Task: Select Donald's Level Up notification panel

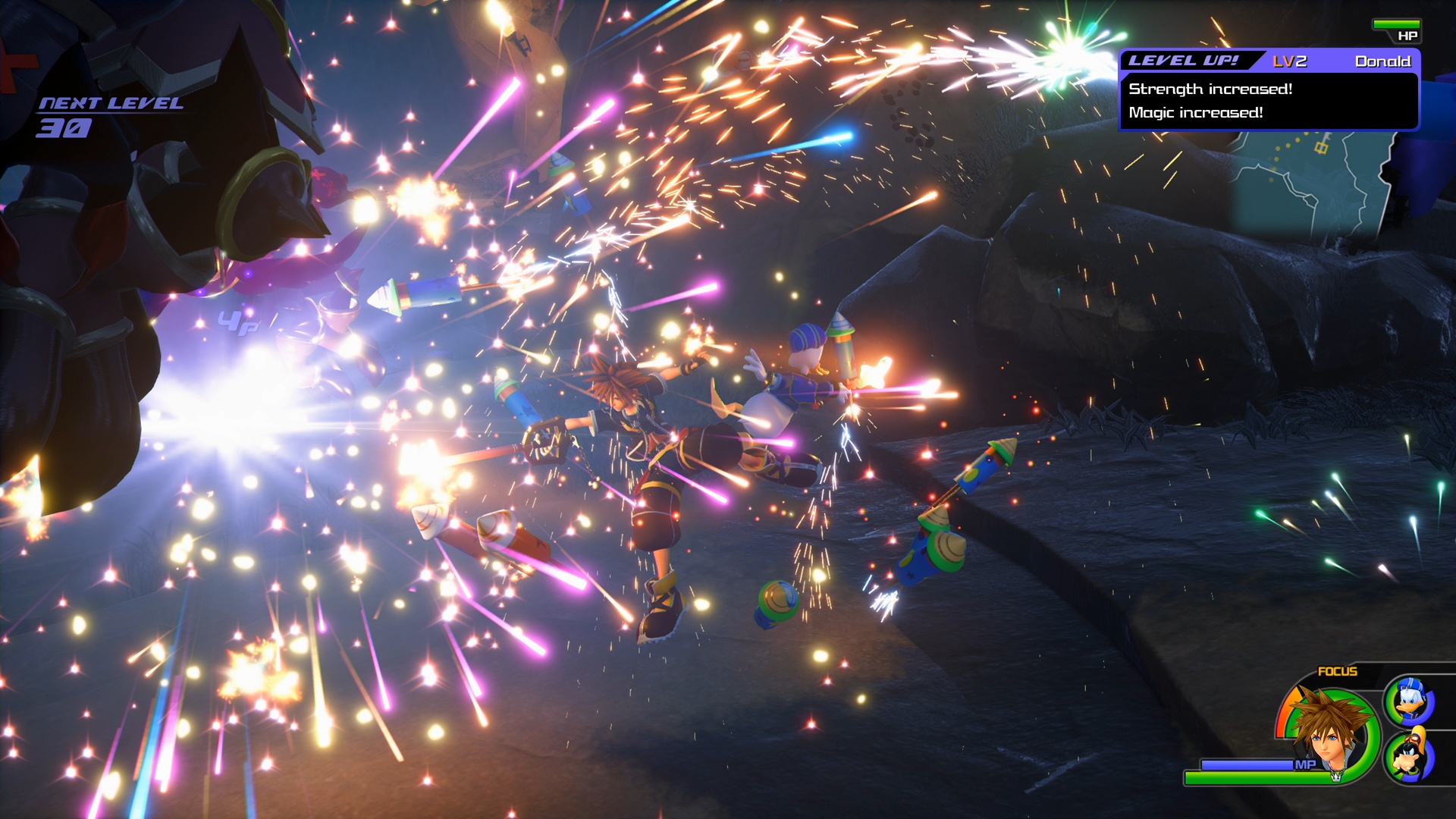Action: [1269, 90]
